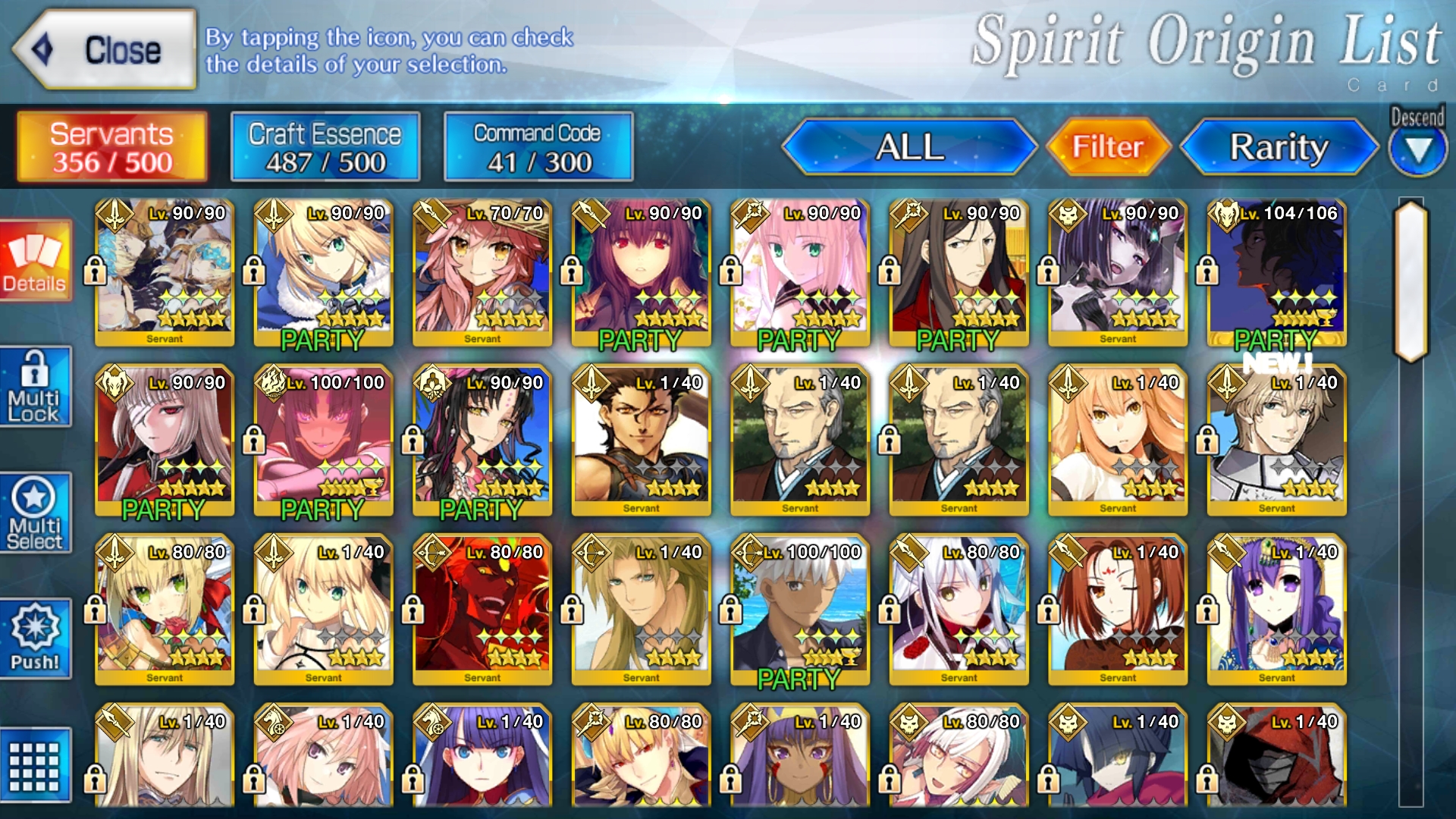Open the ALL class selector
Image resolution: width=1456 pixels, height=819 pixels.
pyautogui.click(x=909, y=147)
